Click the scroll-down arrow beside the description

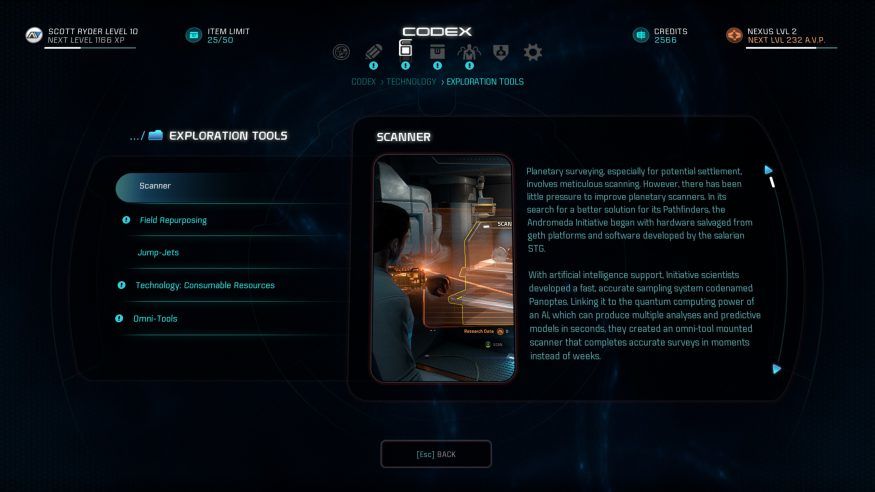(776, 369)
